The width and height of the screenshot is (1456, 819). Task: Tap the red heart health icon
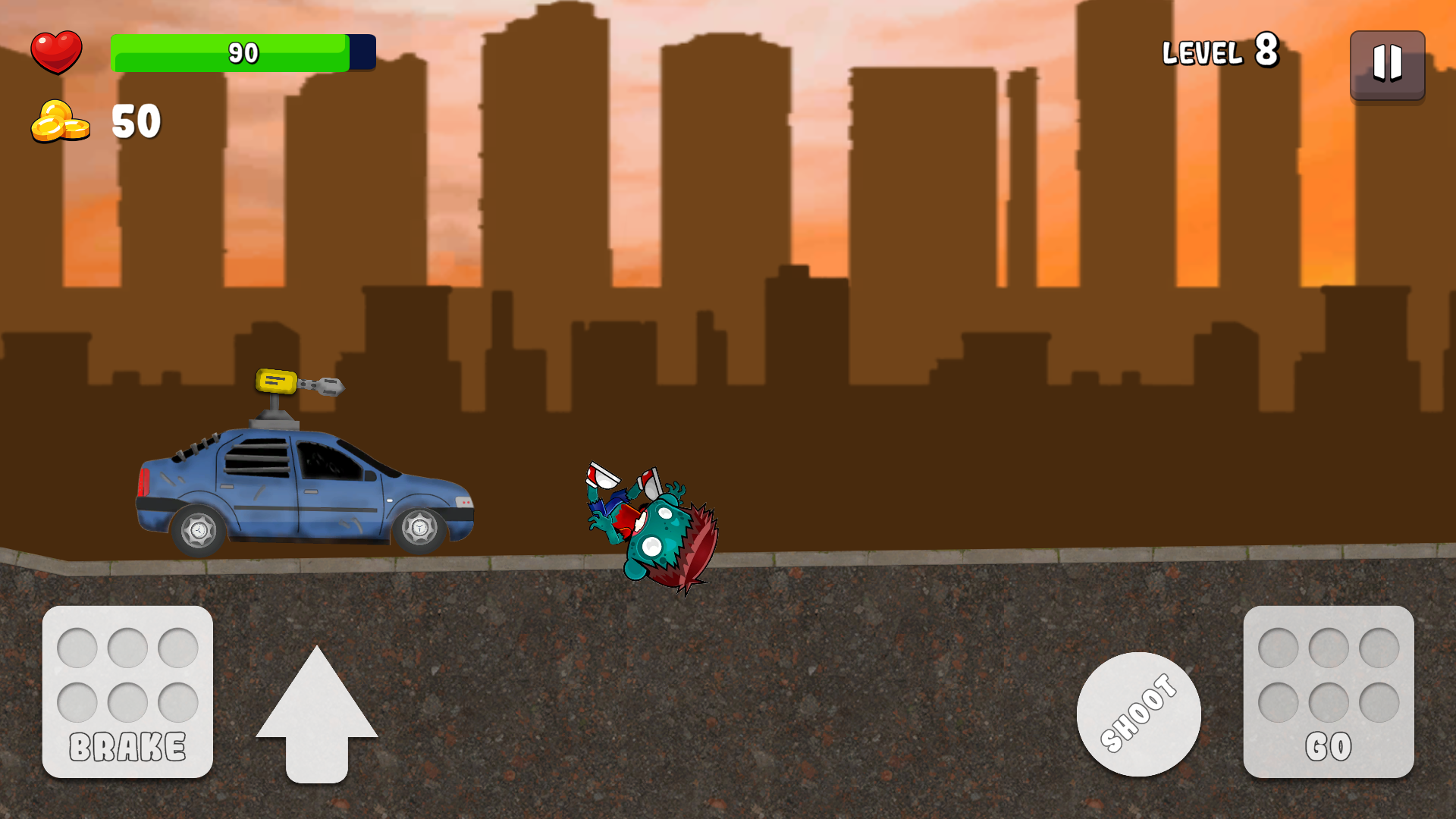tap(57, 52)
